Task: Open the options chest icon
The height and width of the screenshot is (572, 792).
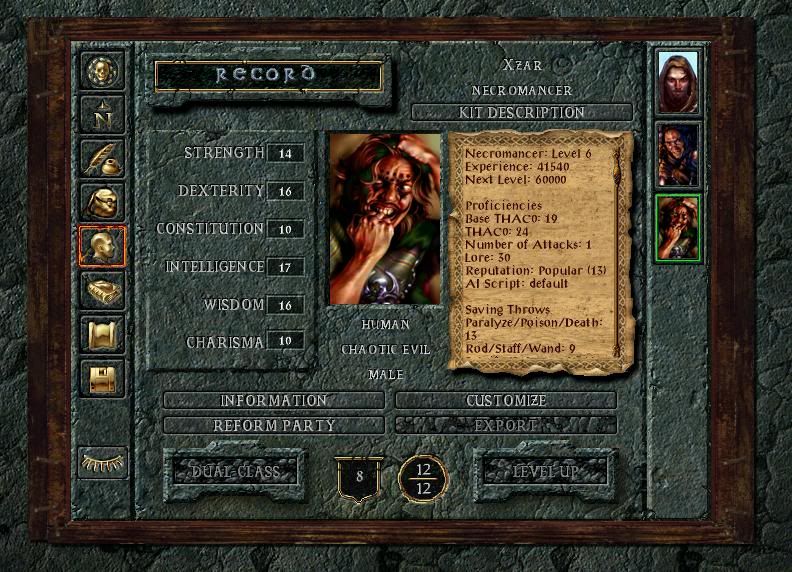Action: coord(102,379)
